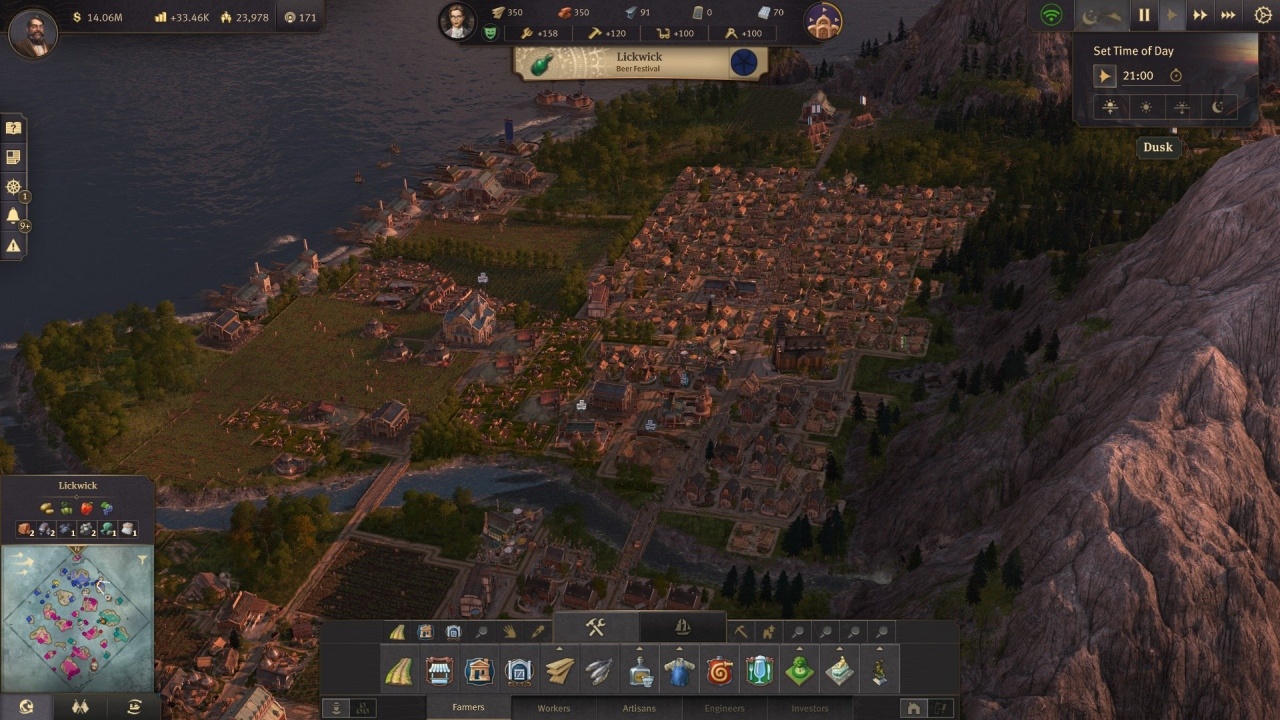This screenshot has height=720, width=1280.
Task: Set time of day to sunrise
Action: pos(1109,107)
